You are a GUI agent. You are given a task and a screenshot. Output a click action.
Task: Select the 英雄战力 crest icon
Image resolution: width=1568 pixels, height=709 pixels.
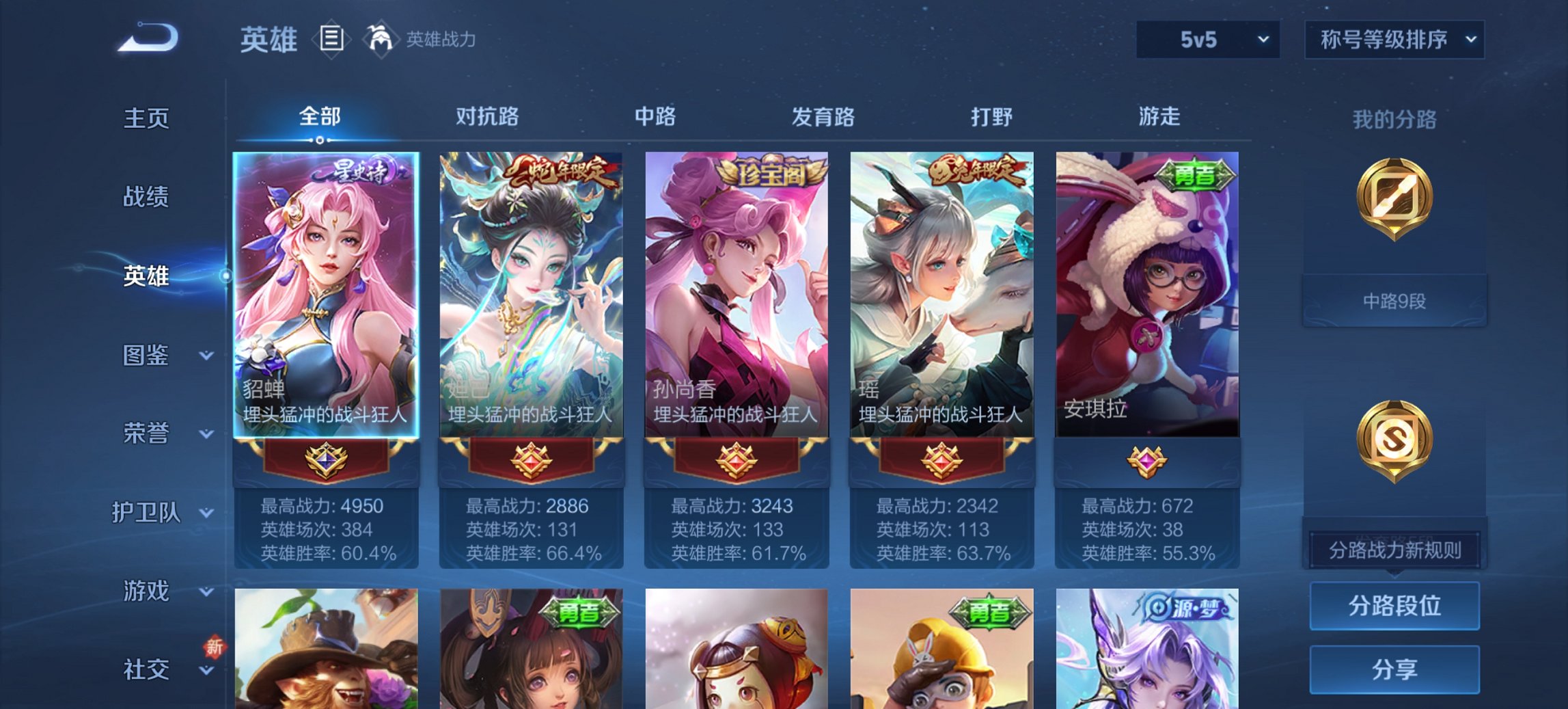[x=380, y=40]
